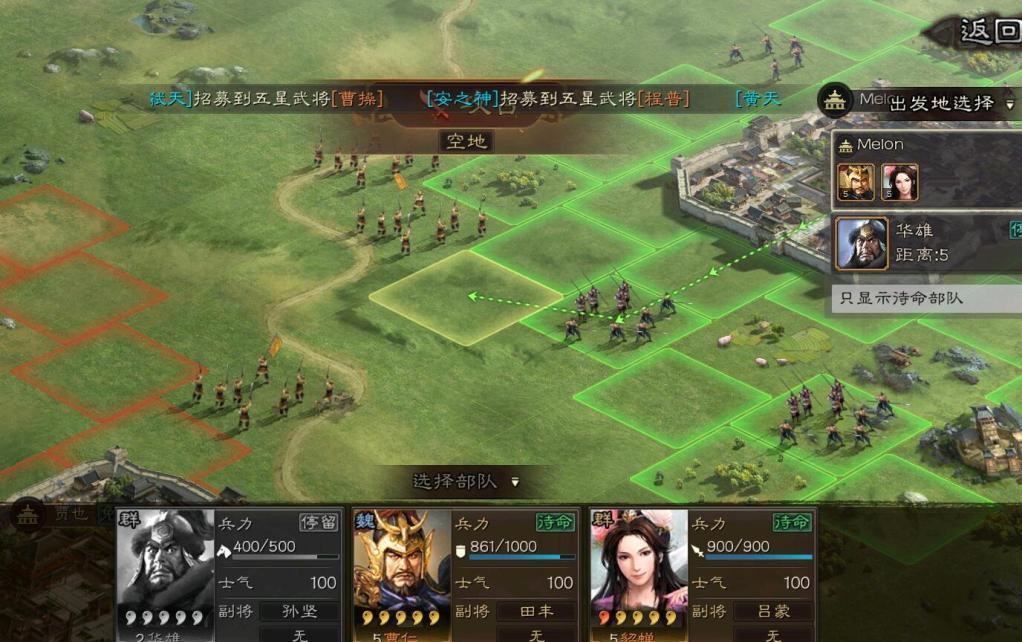The height and width of the screenshot is (642, 1022).
Task: Open the 田丰 deputy general slot
Action: tap(536, 611)
